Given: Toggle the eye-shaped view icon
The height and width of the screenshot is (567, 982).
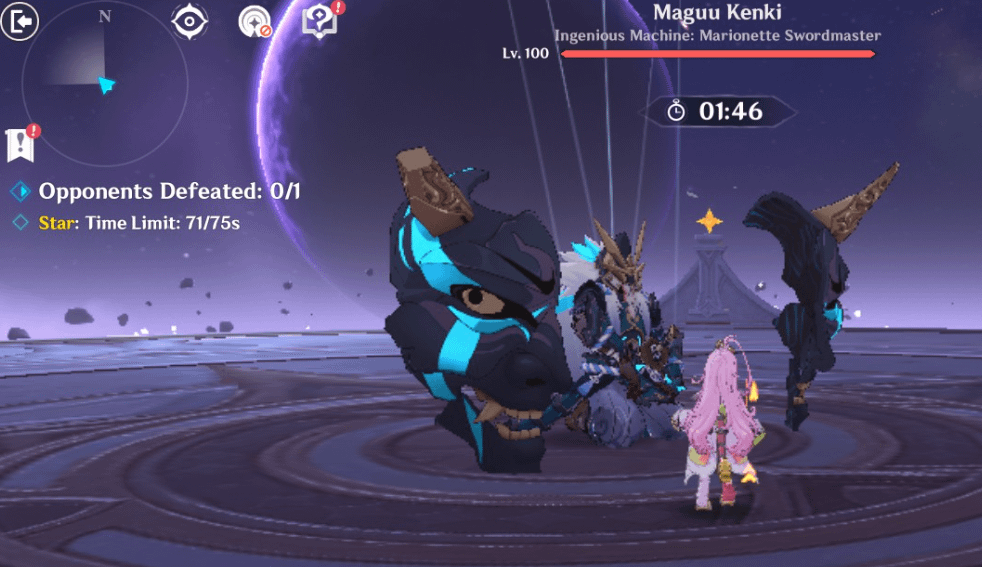Looking at the screenshot, I should [189, 21].
